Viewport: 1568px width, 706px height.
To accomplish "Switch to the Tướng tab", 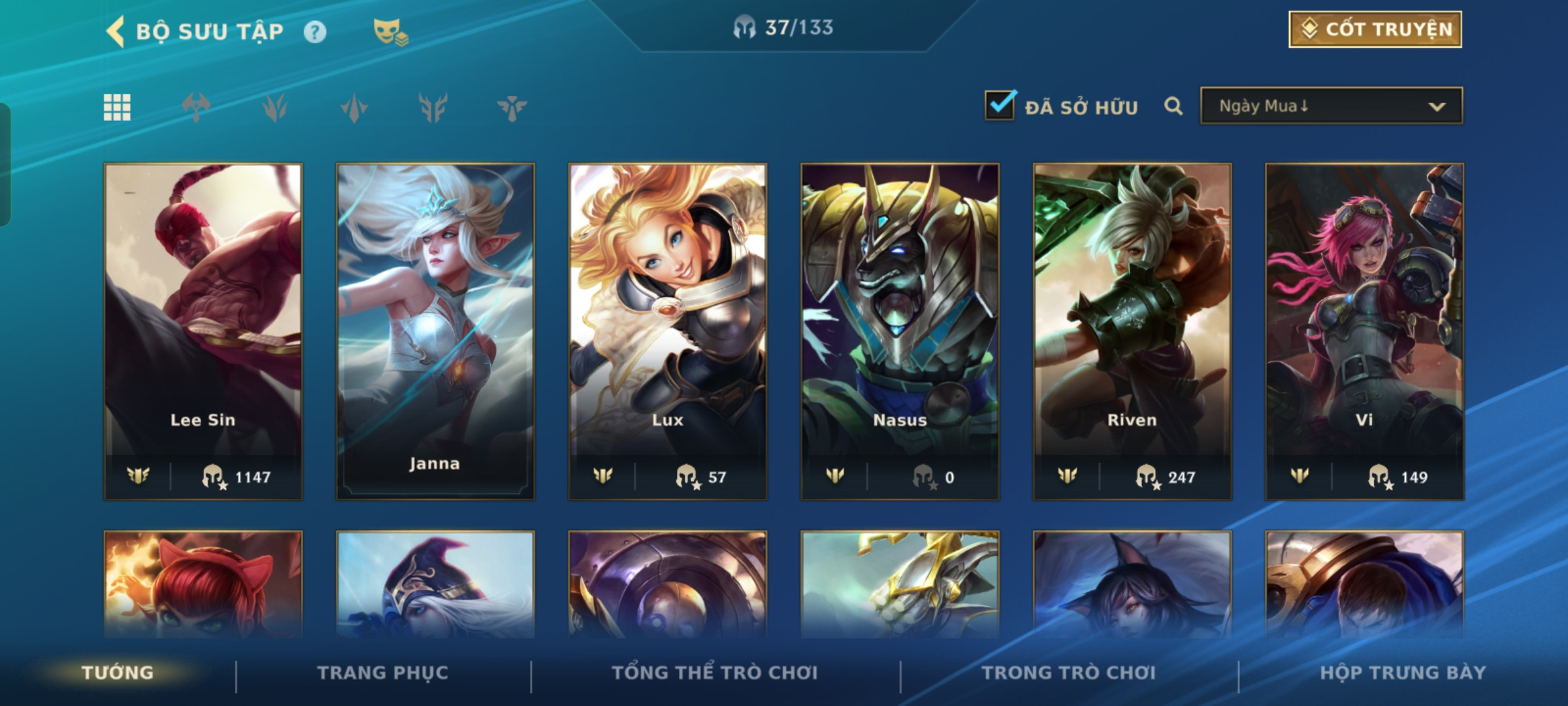I will (118, 673).
